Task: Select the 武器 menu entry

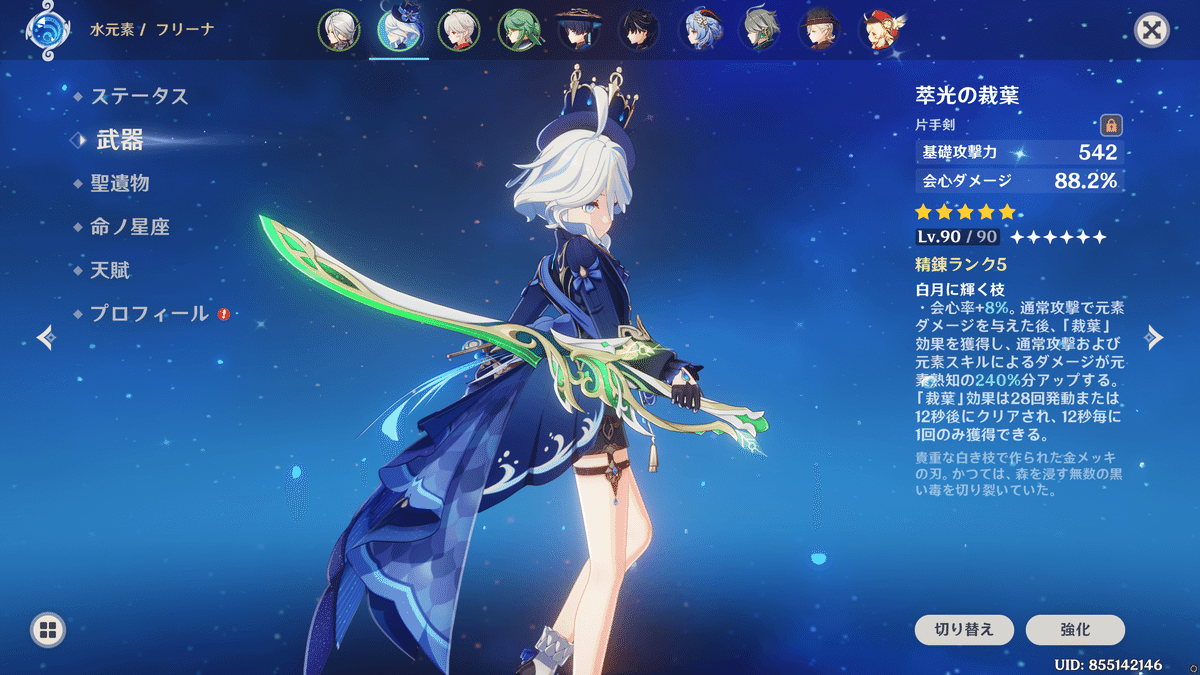Action: pyautogui.click(x=120, y=141)
